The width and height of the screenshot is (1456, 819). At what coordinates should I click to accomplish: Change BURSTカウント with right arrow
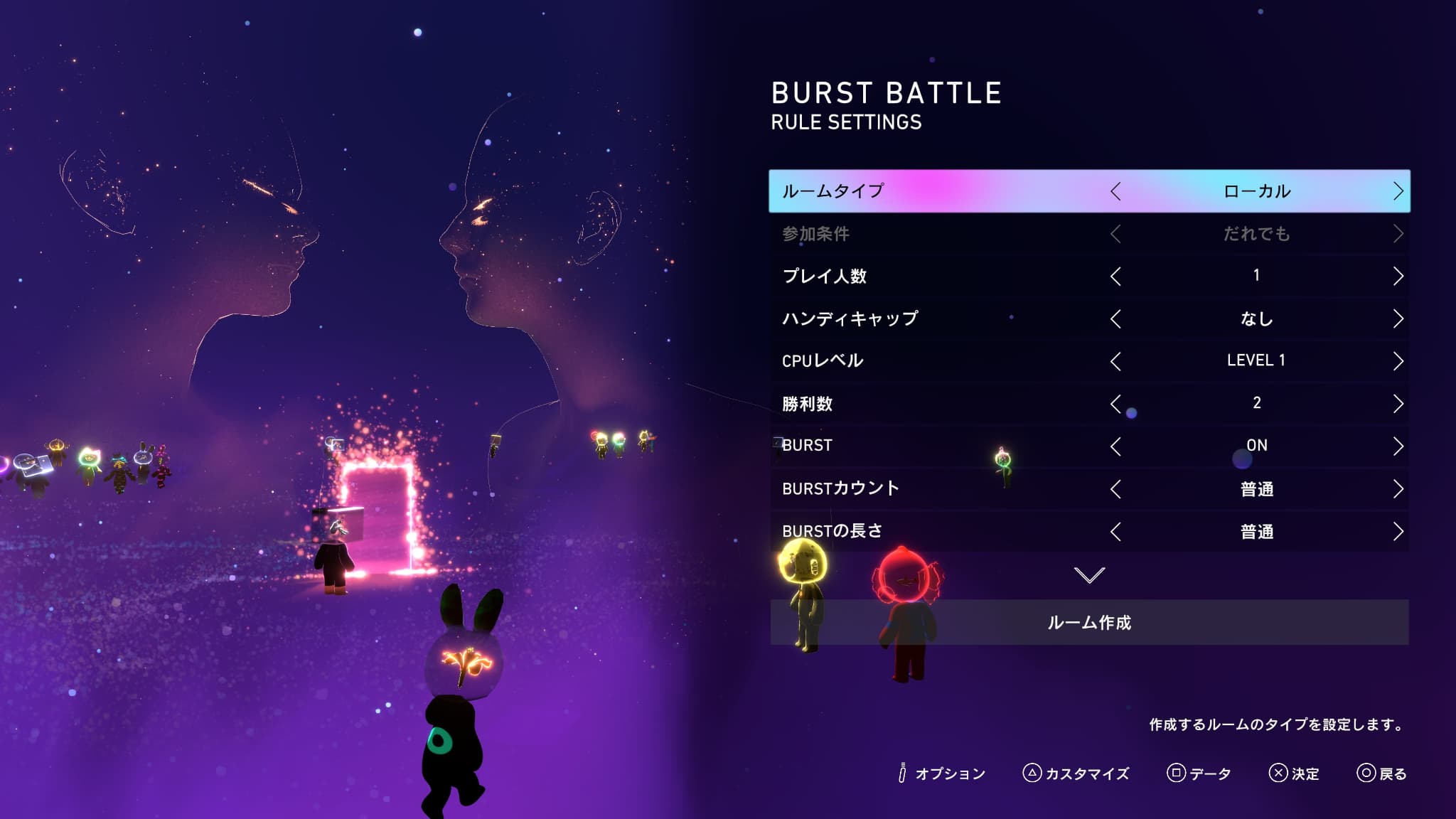tap(1398, 489)
